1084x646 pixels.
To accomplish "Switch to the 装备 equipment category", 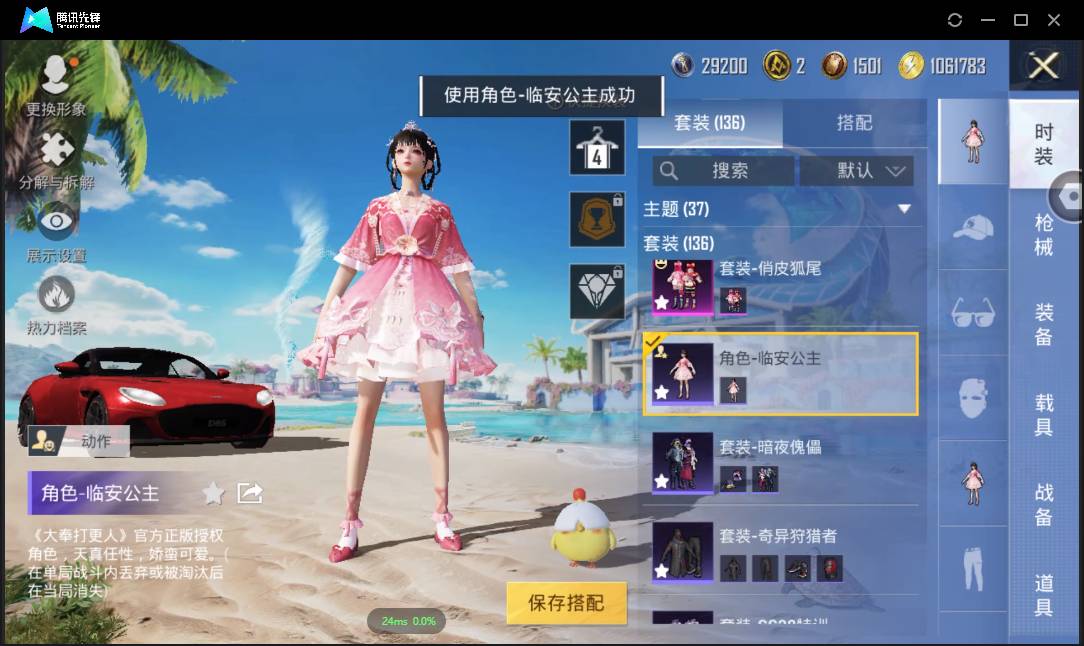I will [x=1044, y=325].
